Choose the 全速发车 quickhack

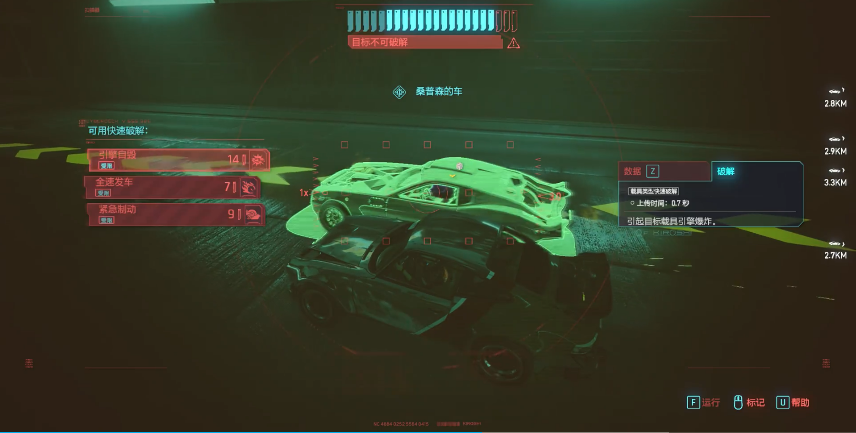point(174,186)
